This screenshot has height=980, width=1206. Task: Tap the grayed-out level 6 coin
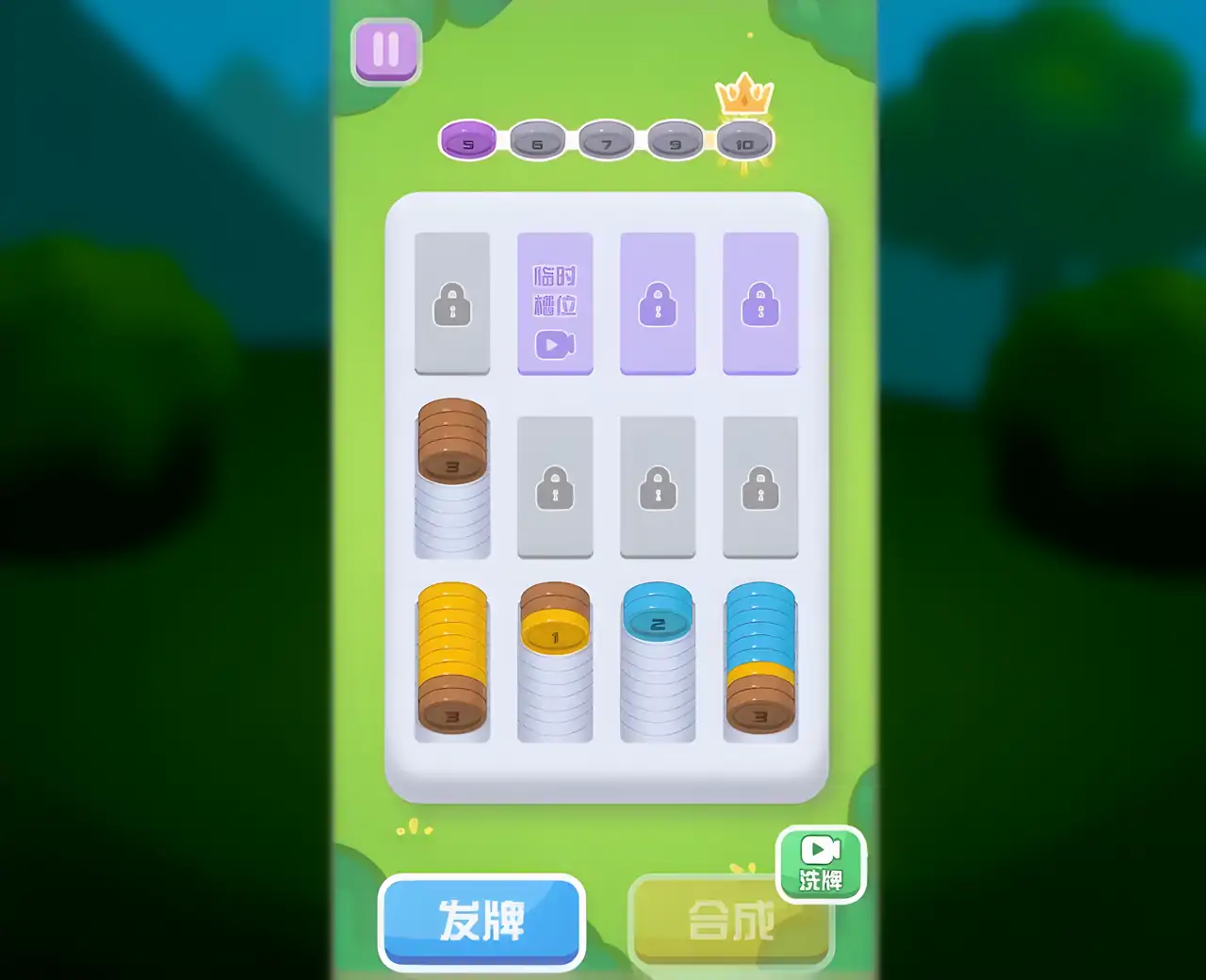coord(537,141)
